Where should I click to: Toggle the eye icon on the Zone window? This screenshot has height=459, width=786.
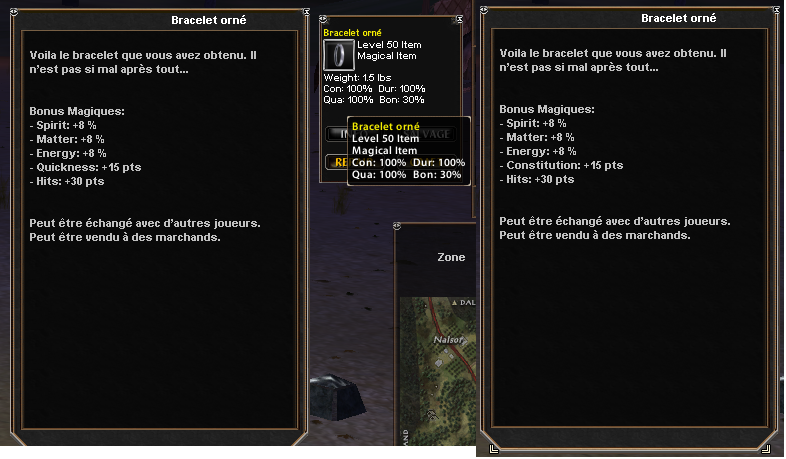(398, 228)
